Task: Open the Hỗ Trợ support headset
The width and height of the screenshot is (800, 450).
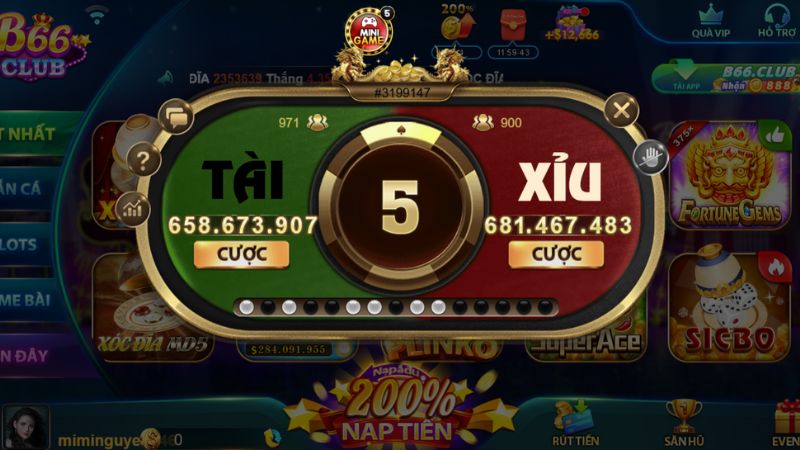Action: click(x=776, y=21)
